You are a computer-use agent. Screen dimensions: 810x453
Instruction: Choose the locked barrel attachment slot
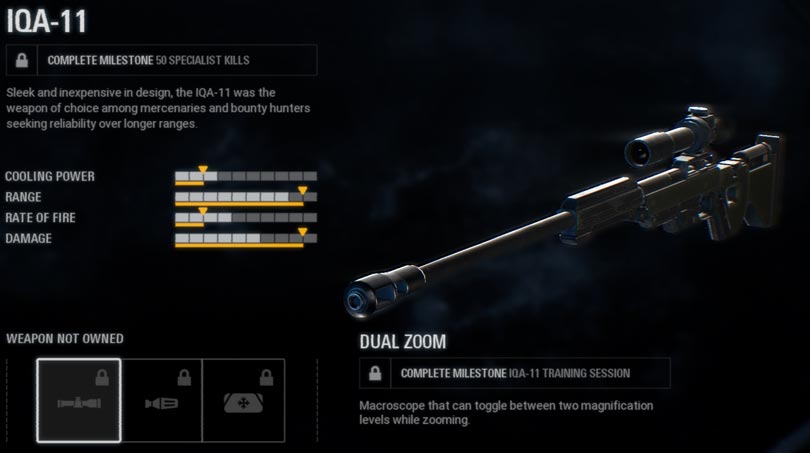(x=161, y=400)
